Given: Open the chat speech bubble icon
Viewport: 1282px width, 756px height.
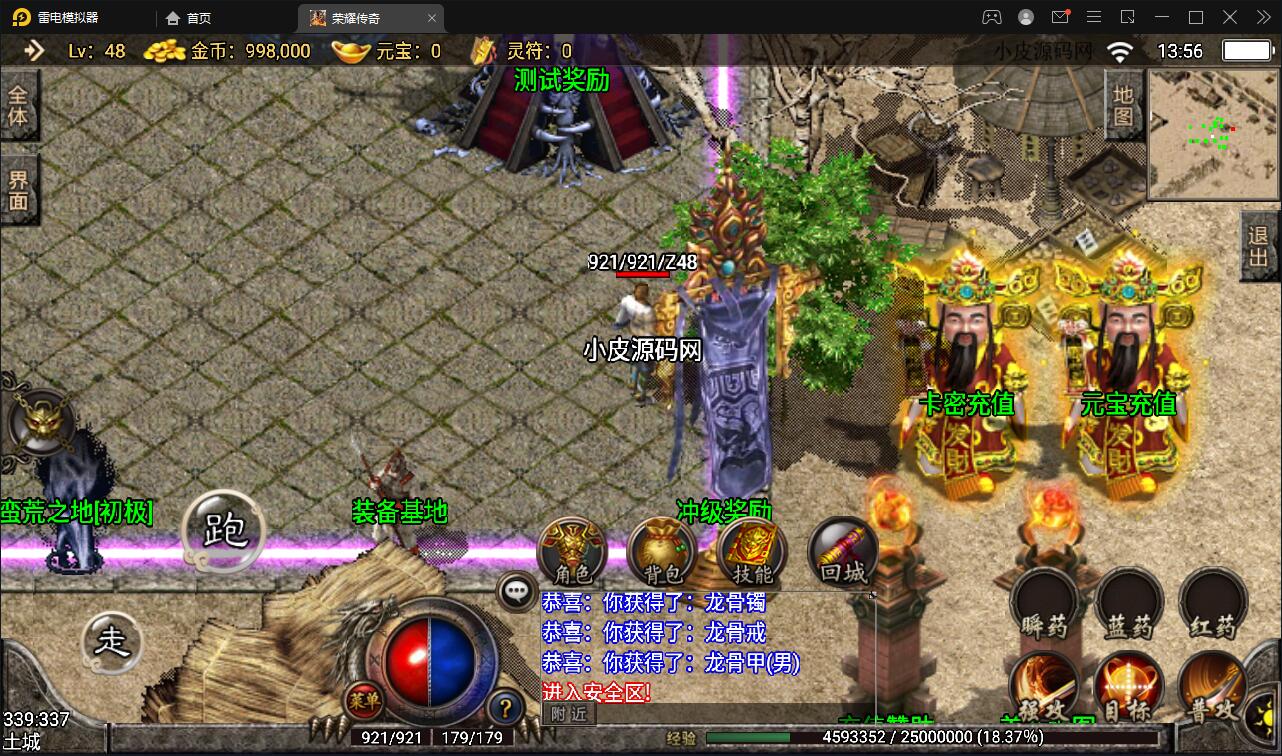Looking at the screenshot, I should pyautogui.click(x=517, y=591).
